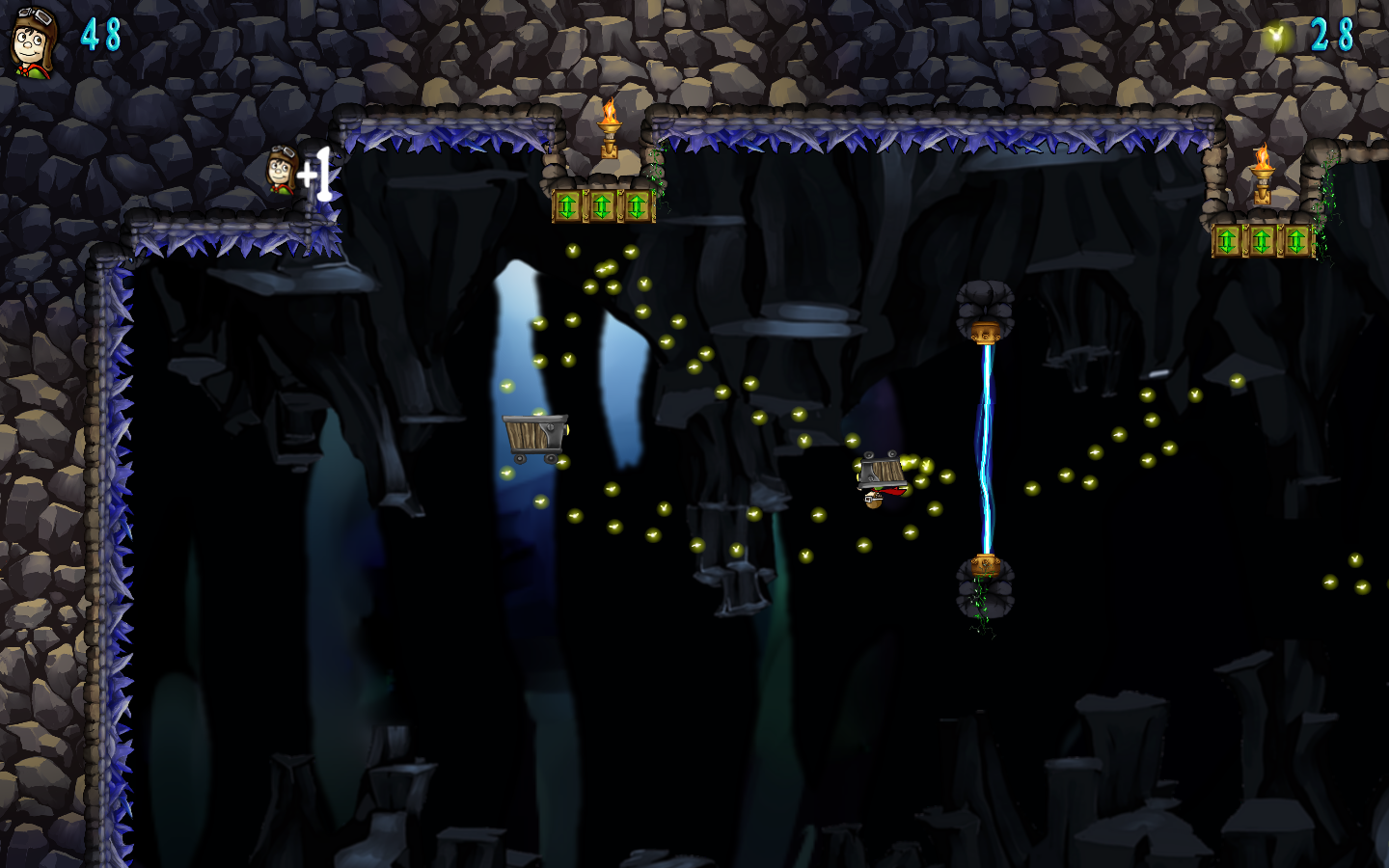Click the torch on the right-side platform

tap(1264, 169)
